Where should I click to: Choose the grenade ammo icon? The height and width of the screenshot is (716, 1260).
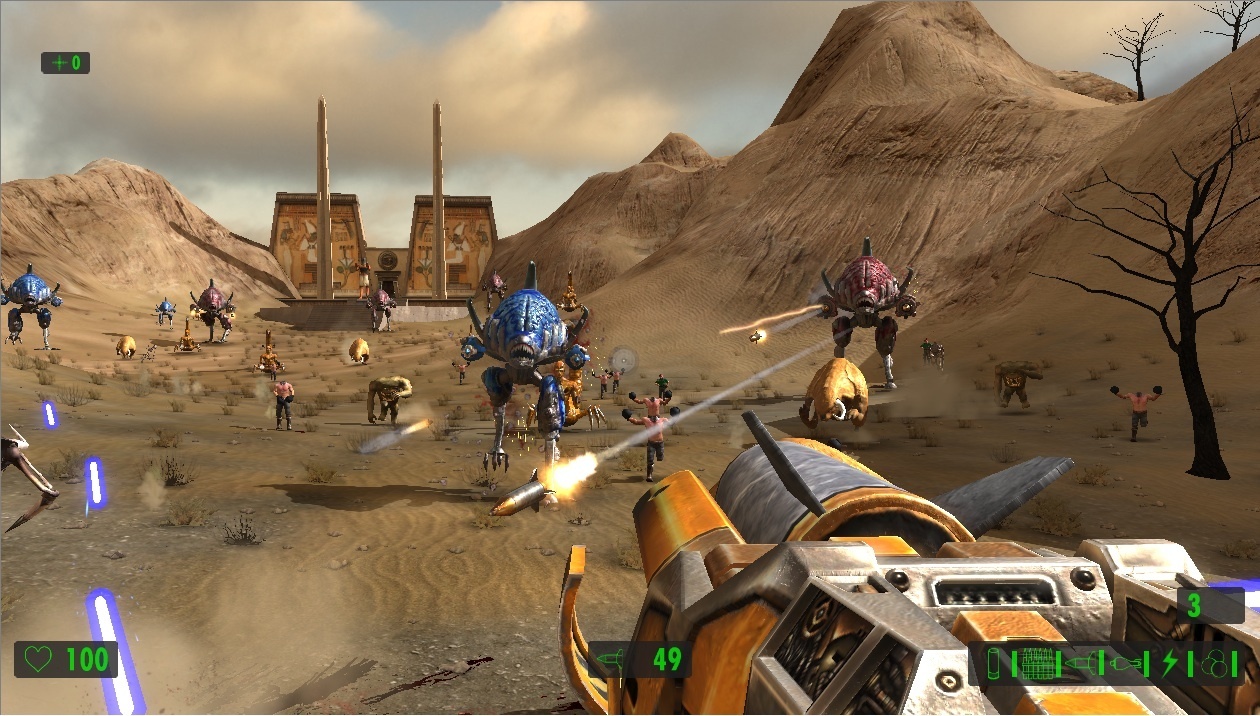pos(1124,663)
